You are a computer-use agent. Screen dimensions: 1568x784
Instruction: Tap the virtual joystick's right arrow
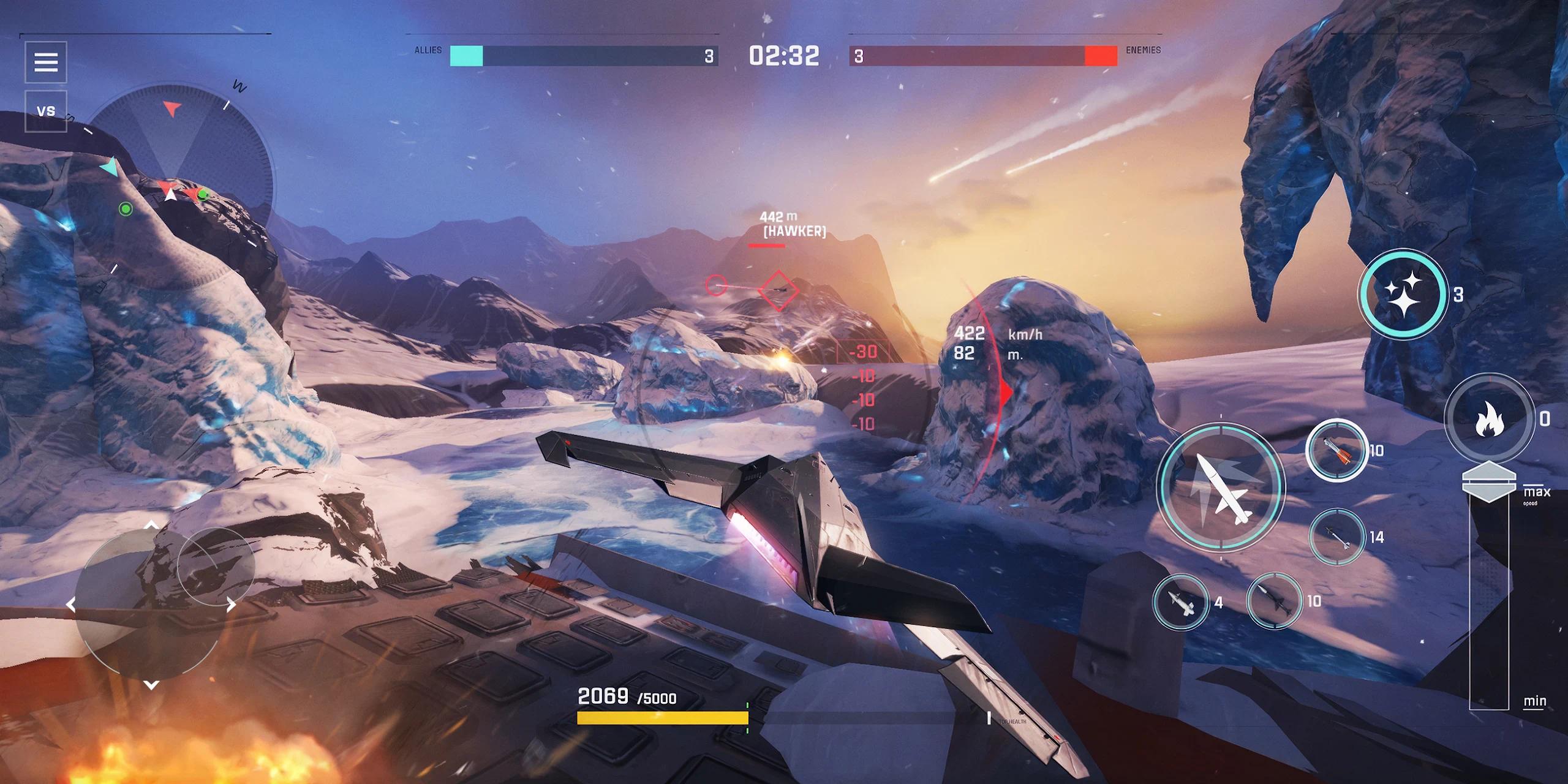coord(231,605)
